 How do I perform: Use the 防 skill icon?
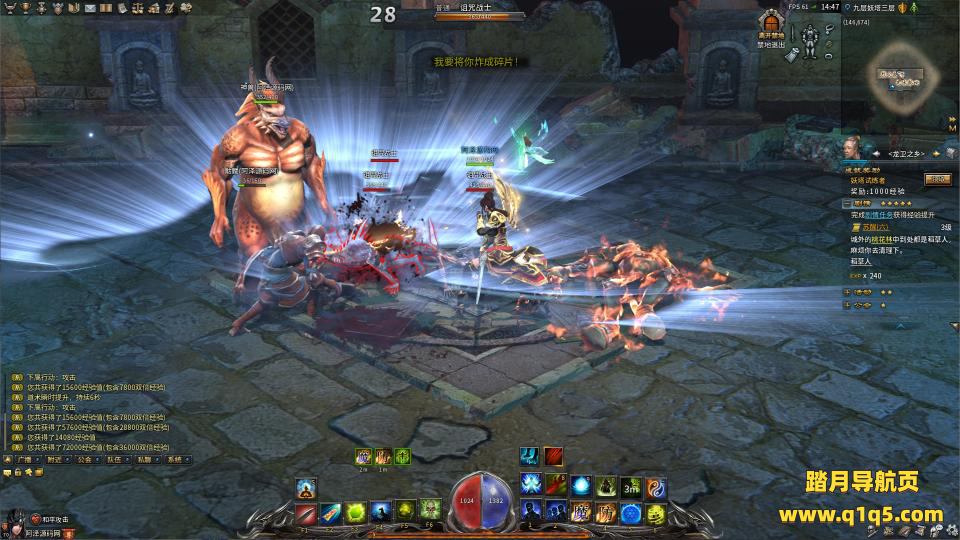pos(605,513)
